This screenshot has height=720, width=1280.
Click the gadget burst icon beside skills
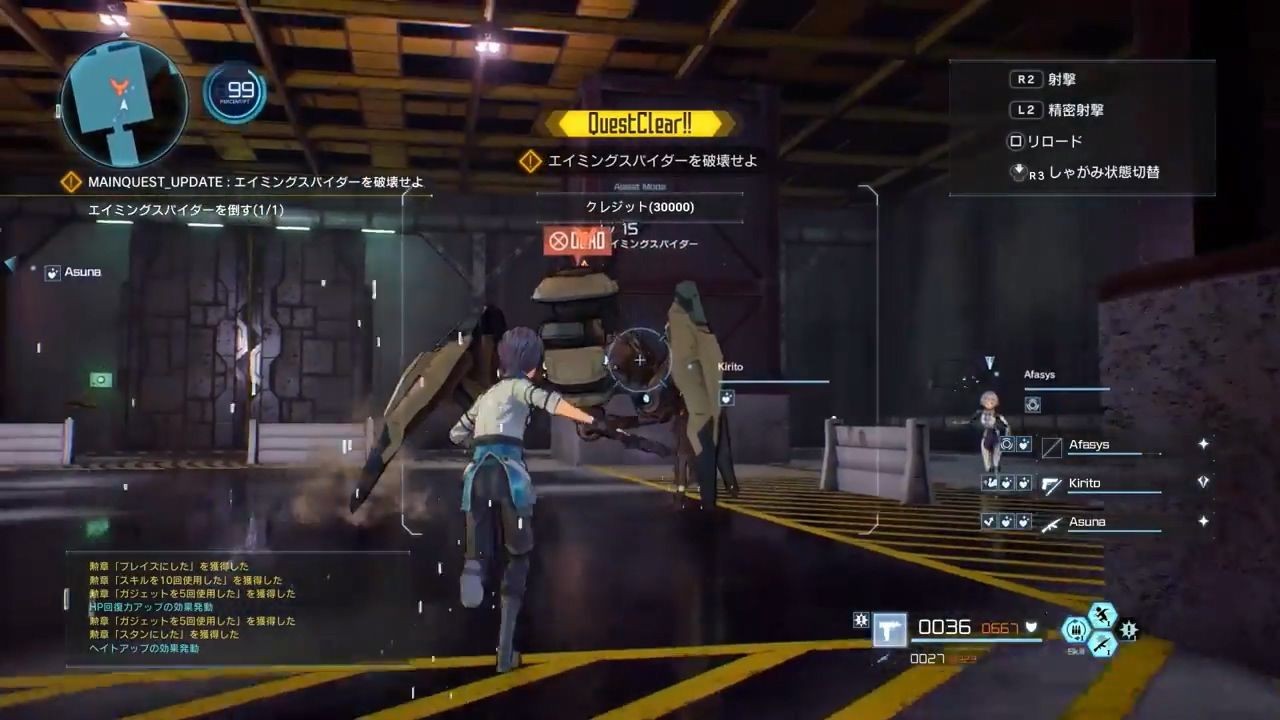click(x=1129, y=630)
